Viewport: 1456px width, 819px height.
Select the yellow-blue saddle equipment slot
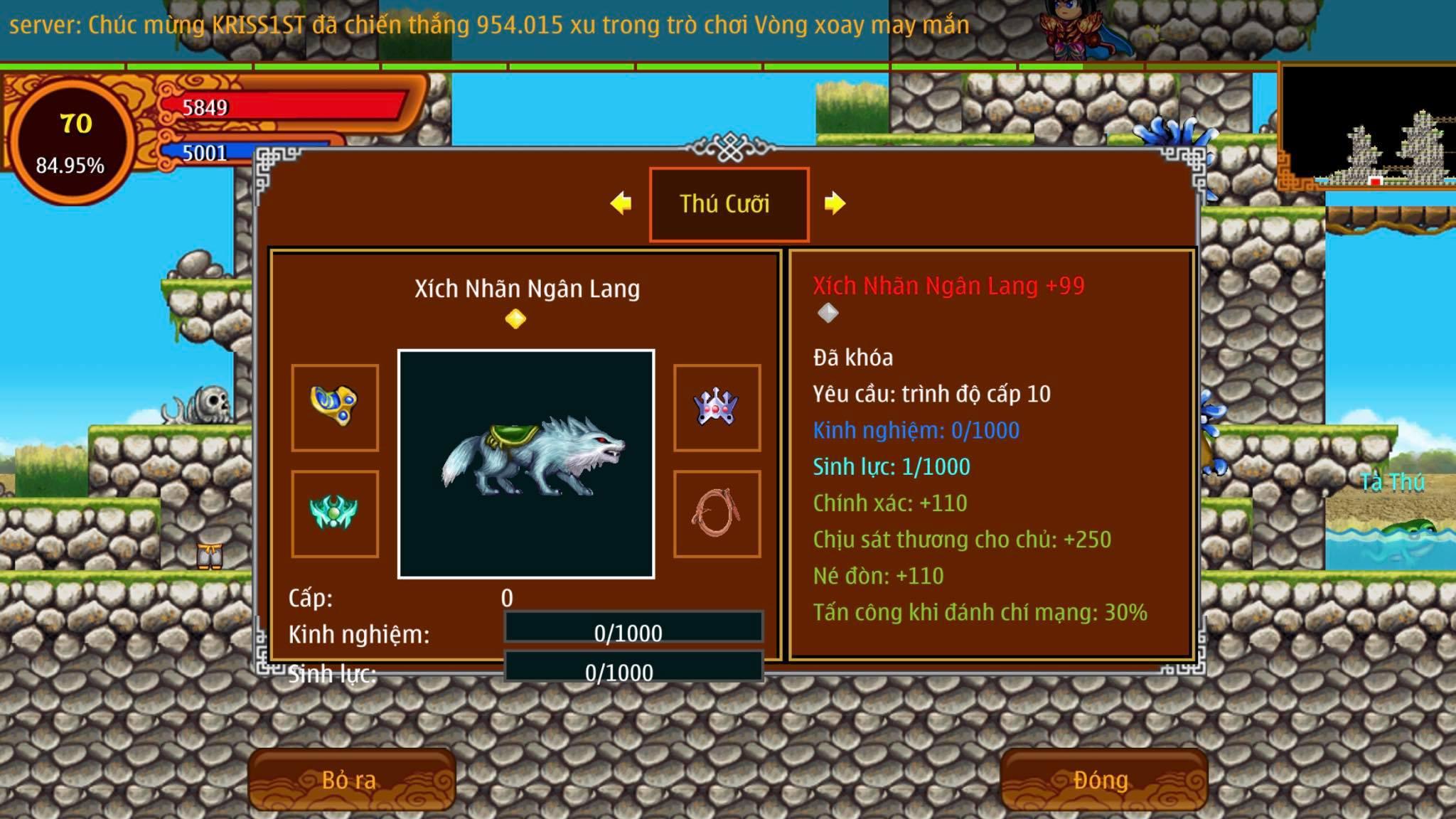(335, 407)
